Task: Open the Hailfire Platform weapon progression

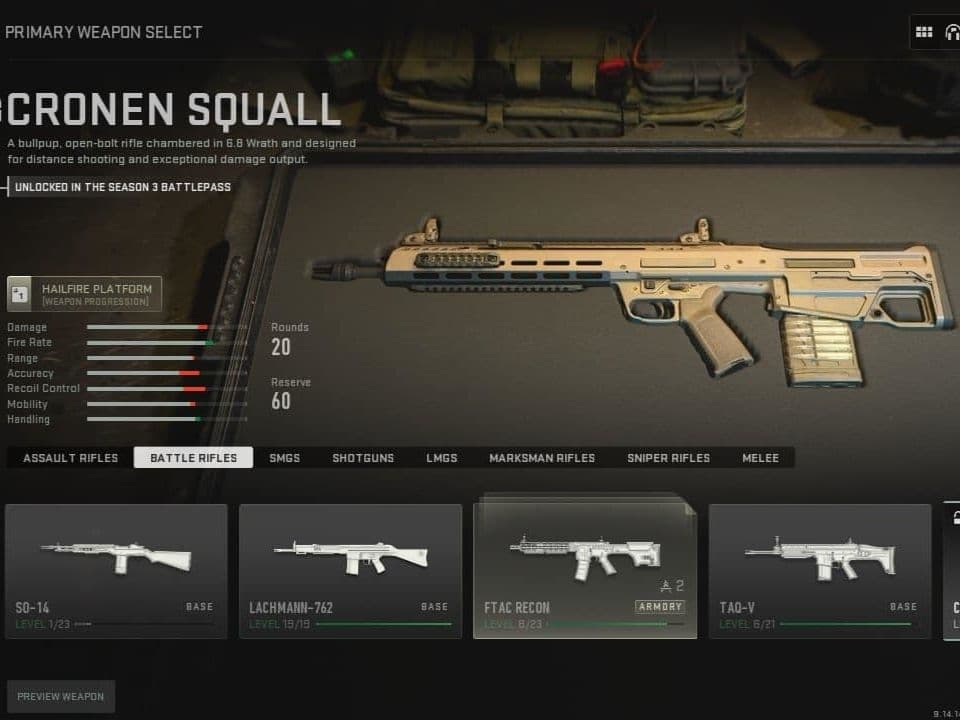Action: pyautogui.click(x=84, y=294)
